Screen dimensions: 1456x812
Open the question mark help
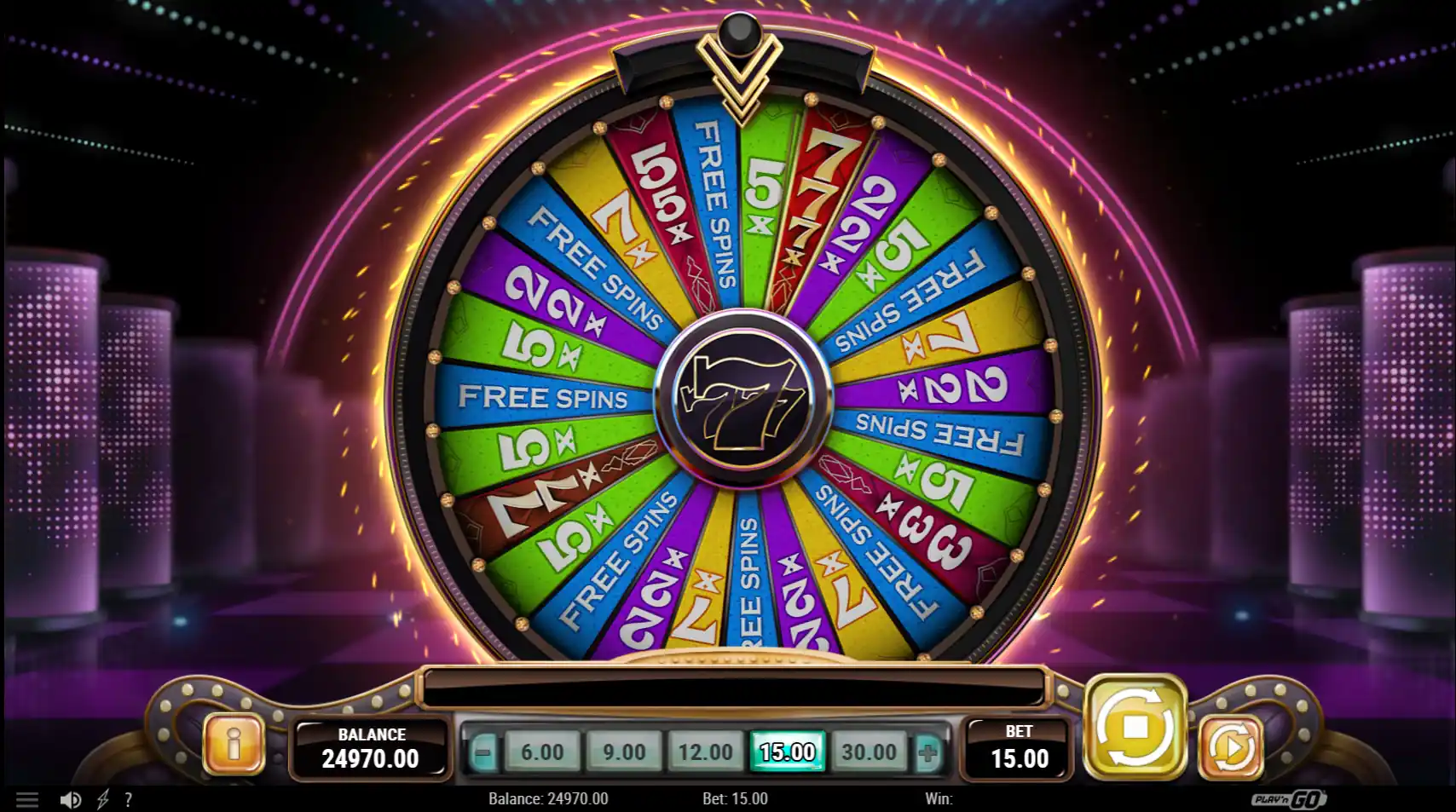(x=128, y=799)
